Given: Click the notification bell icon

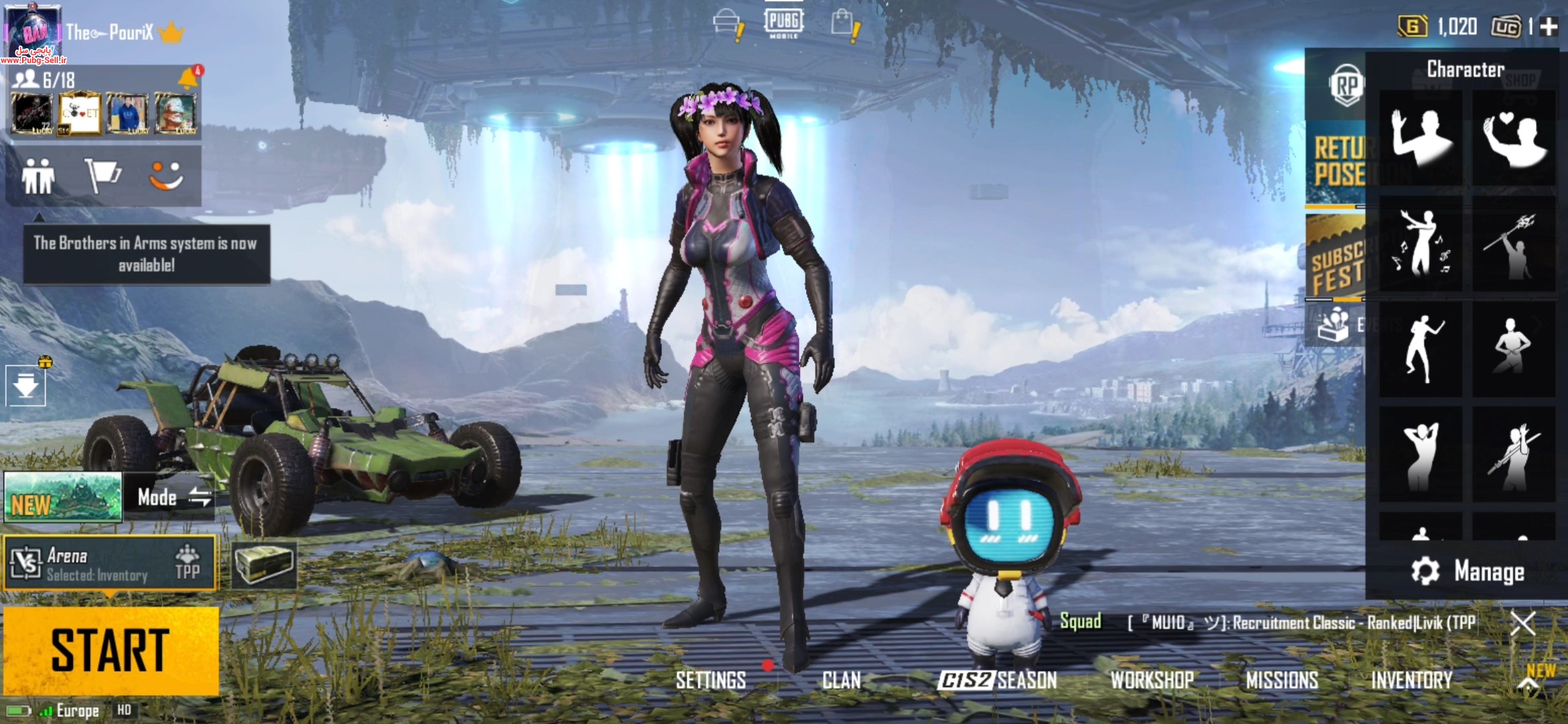Looking at the screenshot, I should (188, 78).
